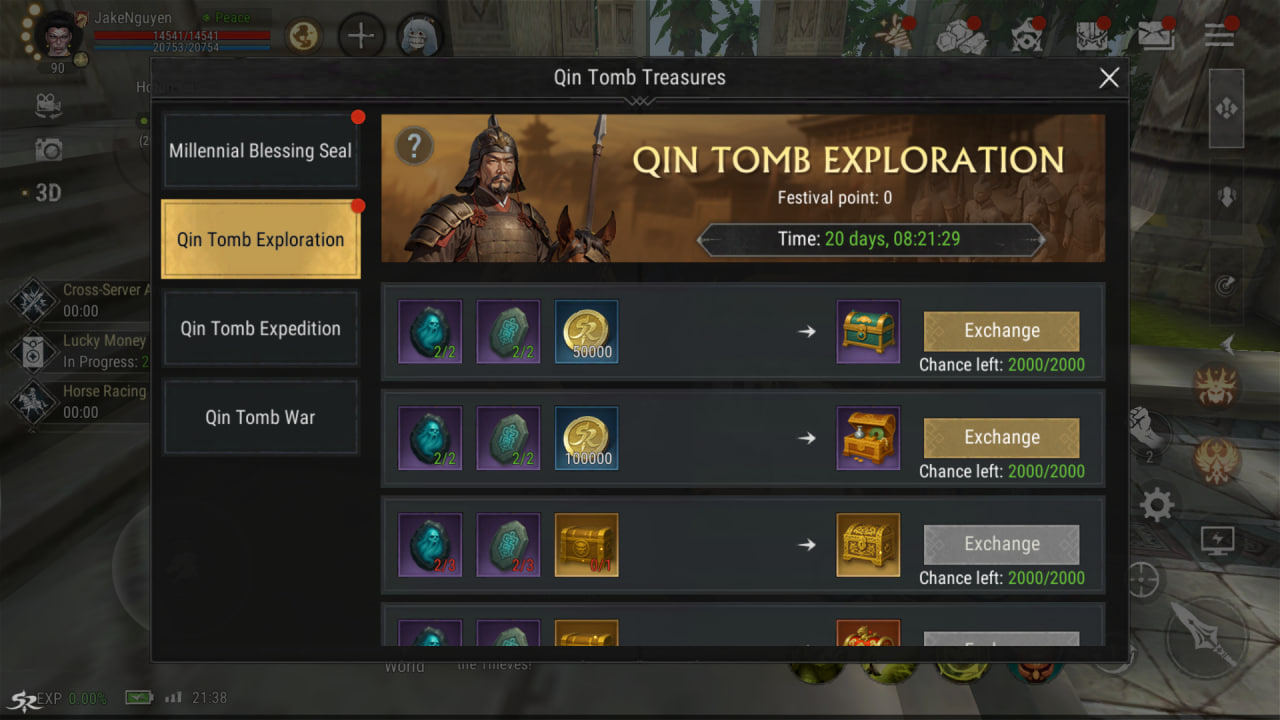The height and width of the screenshot is (720, 1280).
Task: Select the Qin Tomb Exploration tab
Action: coord(260,240)
